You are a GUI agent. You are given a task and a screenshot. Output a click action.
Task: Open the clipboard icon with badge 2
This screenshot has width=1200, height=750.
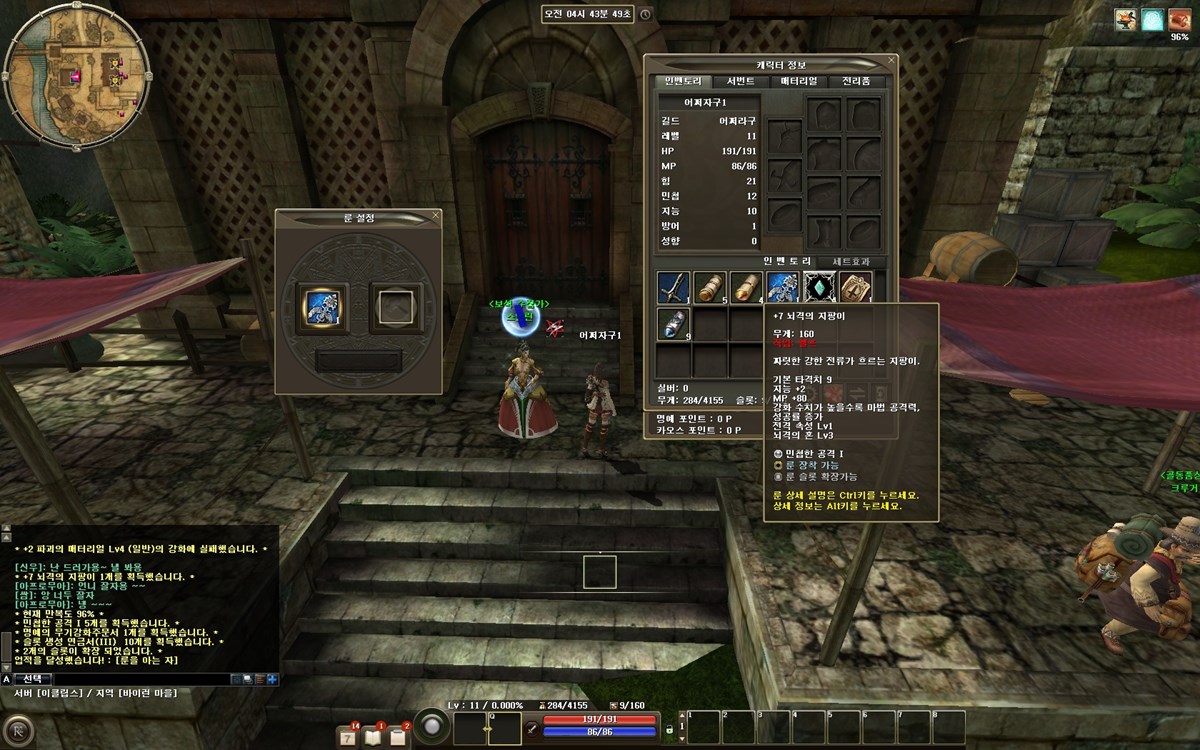click(397, 737)
